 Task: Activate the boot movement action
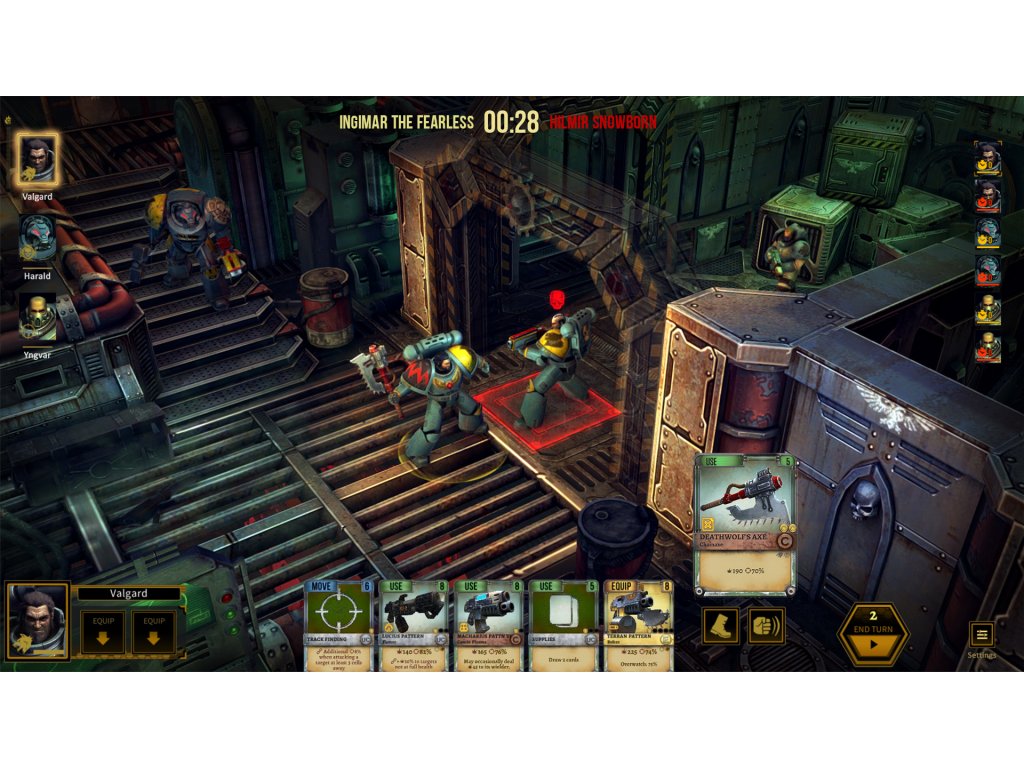pos(720,626)
